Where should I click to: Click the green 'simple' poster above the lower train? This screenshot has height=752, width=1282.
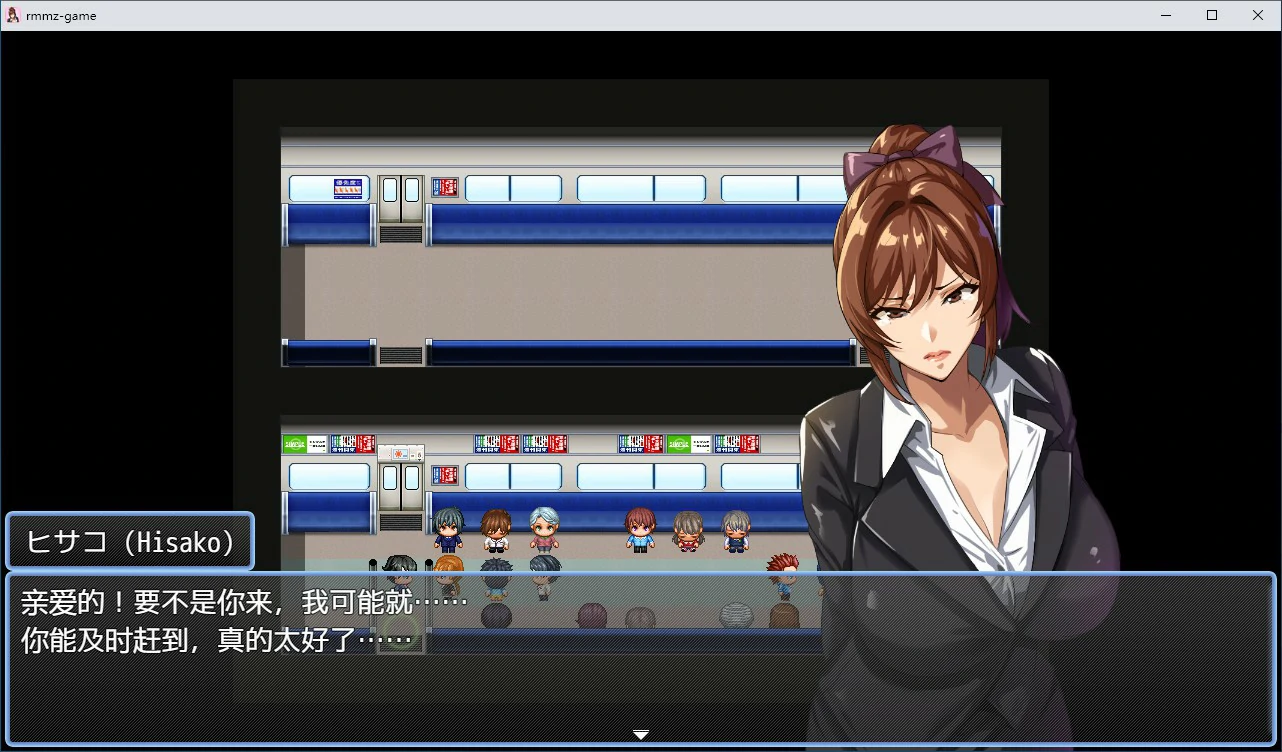tap(294, 442)
